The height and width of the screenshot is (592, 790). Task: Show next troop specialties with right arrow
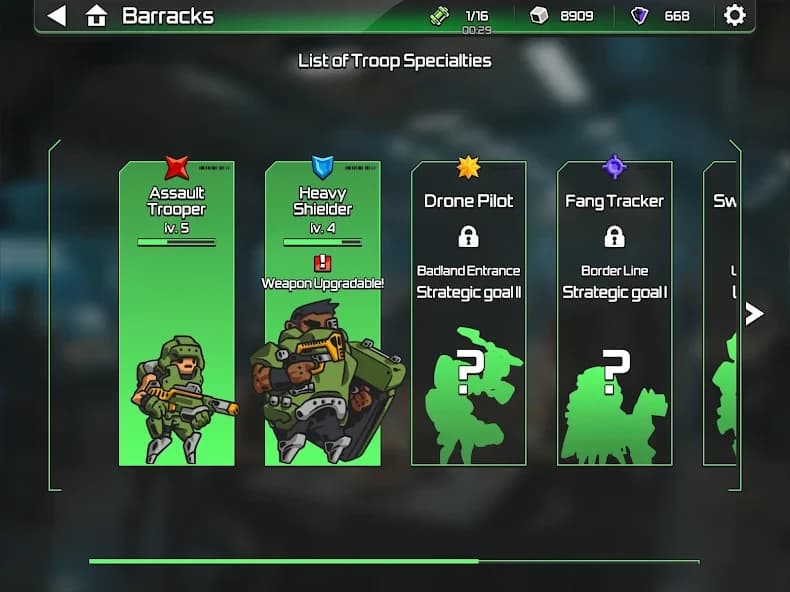754,314
